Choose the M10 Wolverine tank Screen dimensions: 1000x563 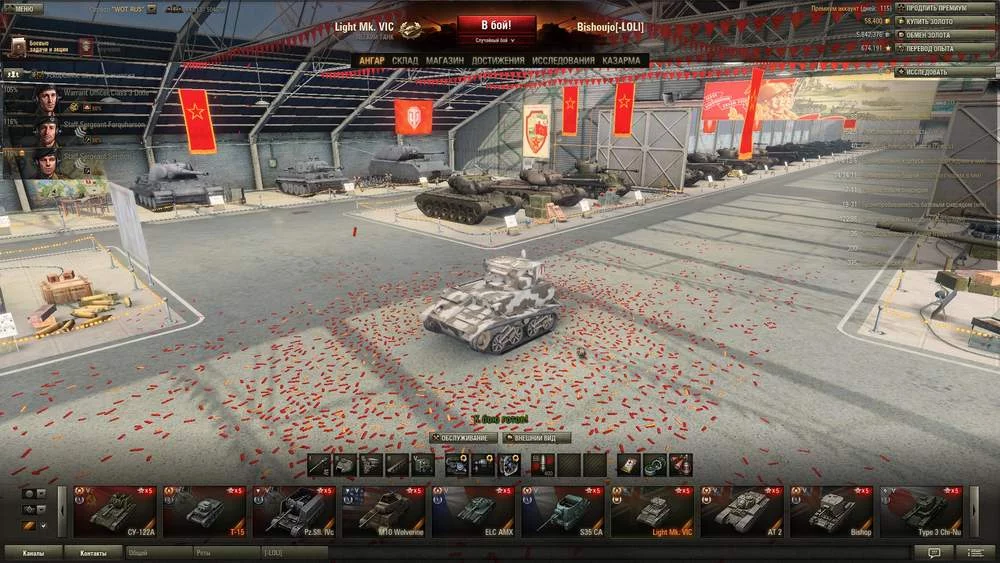coord(384,511)
